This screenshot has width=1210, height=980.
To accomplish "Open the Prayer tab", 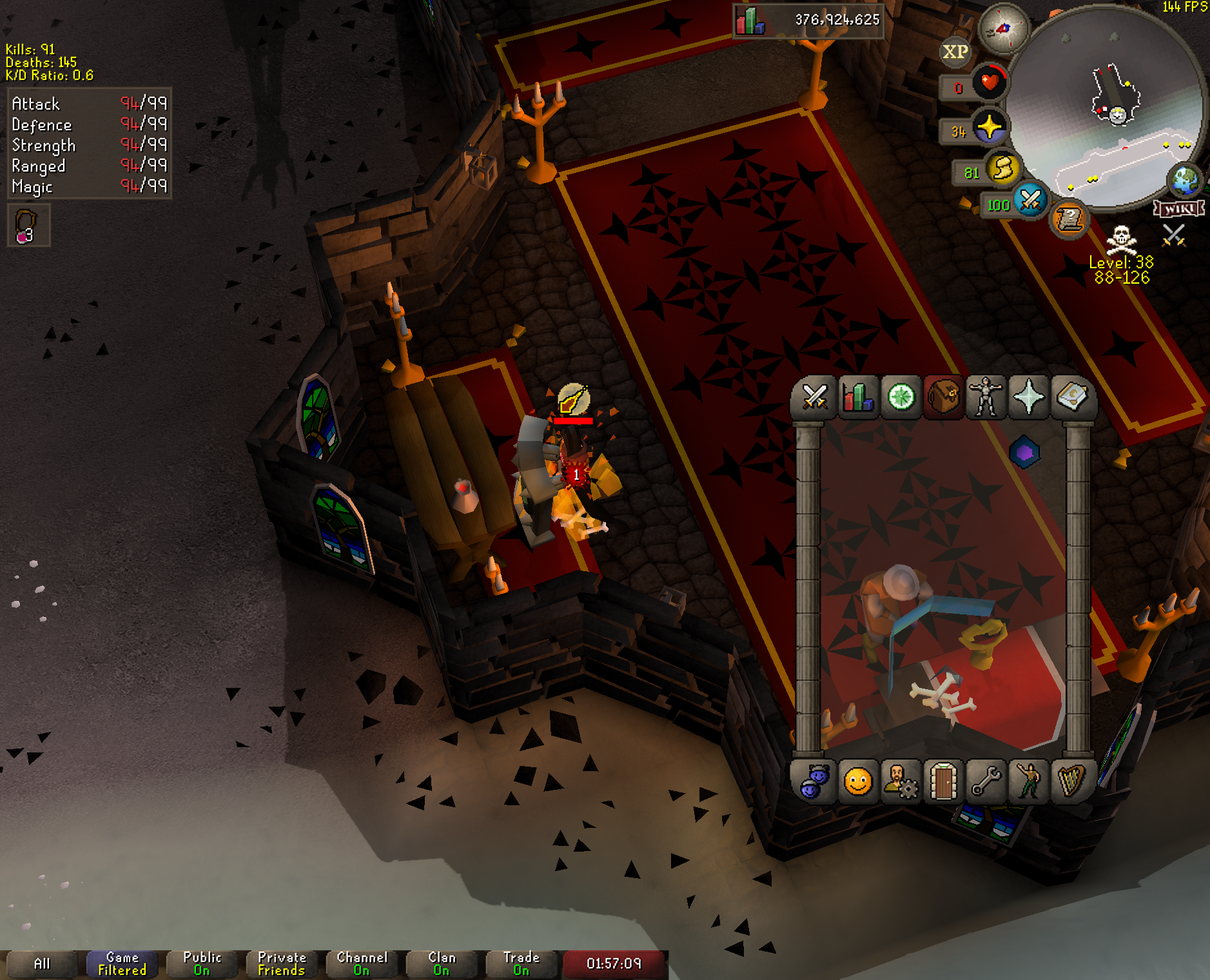I will (1029, 397).
